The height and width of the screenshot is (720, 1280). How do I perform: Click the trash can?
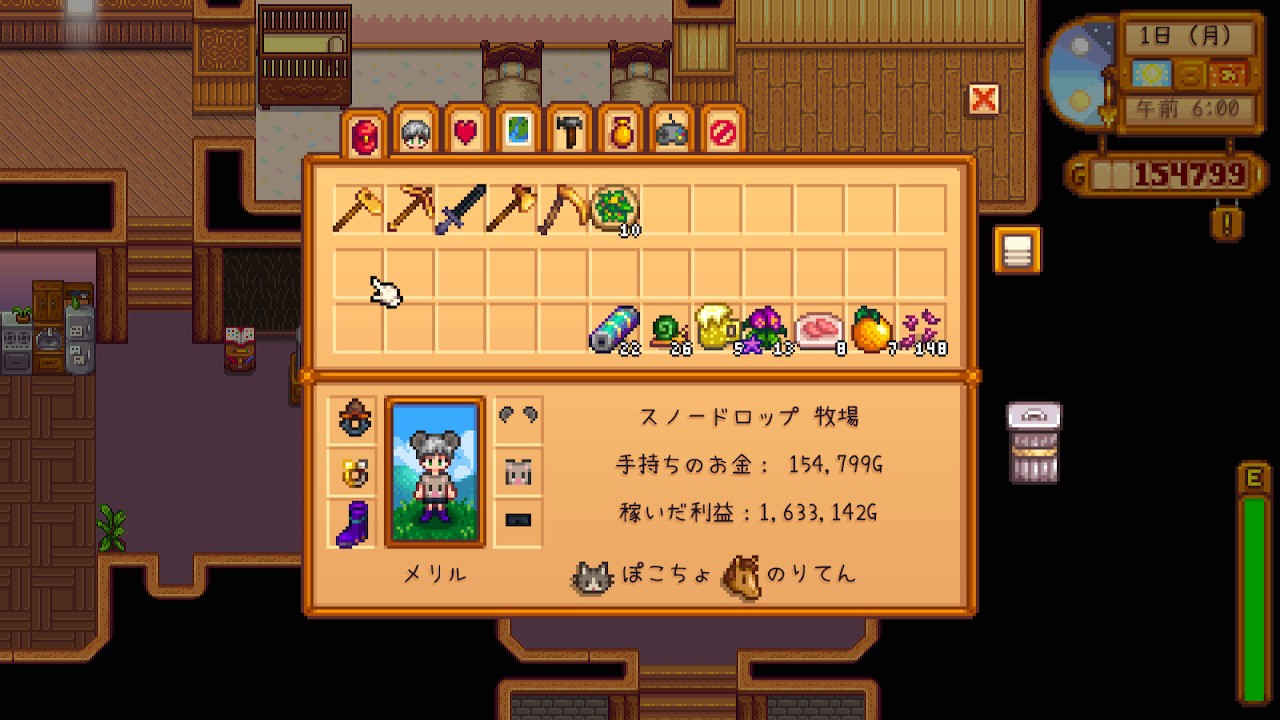click(1034, 443)
